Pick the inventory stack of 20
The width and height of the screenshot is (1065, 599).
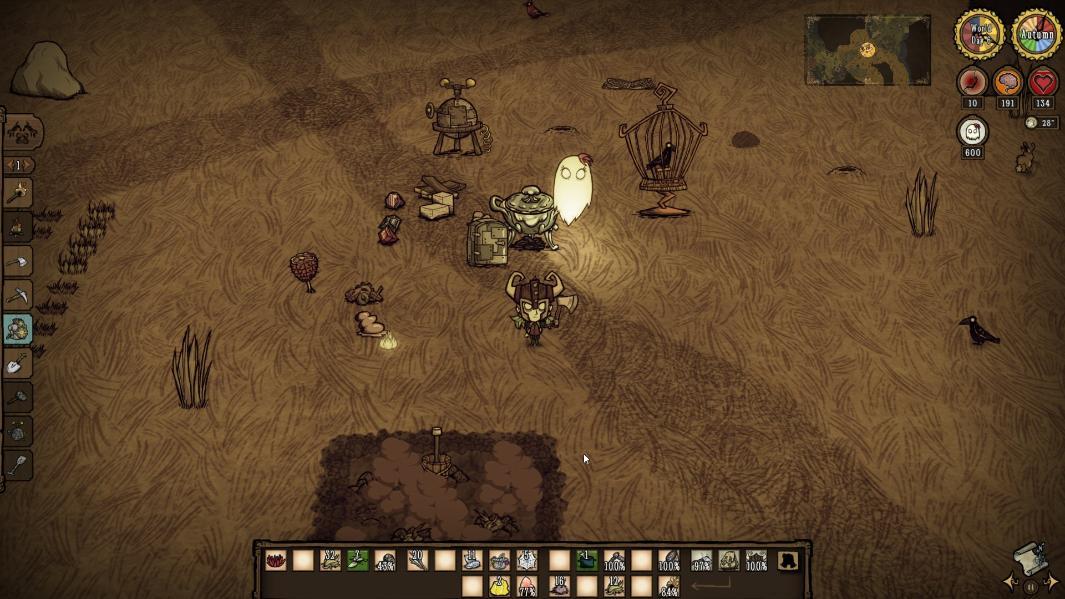(417, 561)
